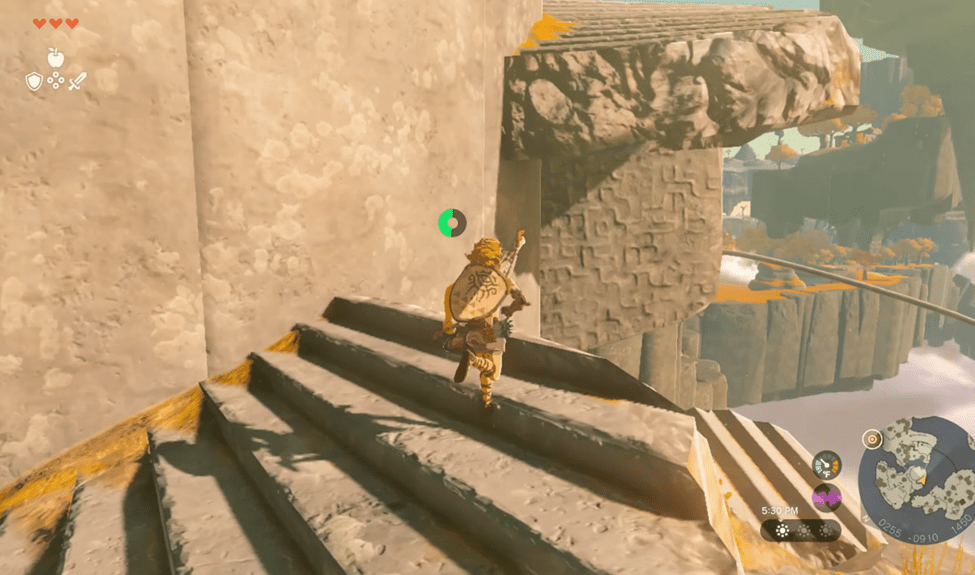Open the circular sky island minimap
The image size is (975, 575).
916,471
